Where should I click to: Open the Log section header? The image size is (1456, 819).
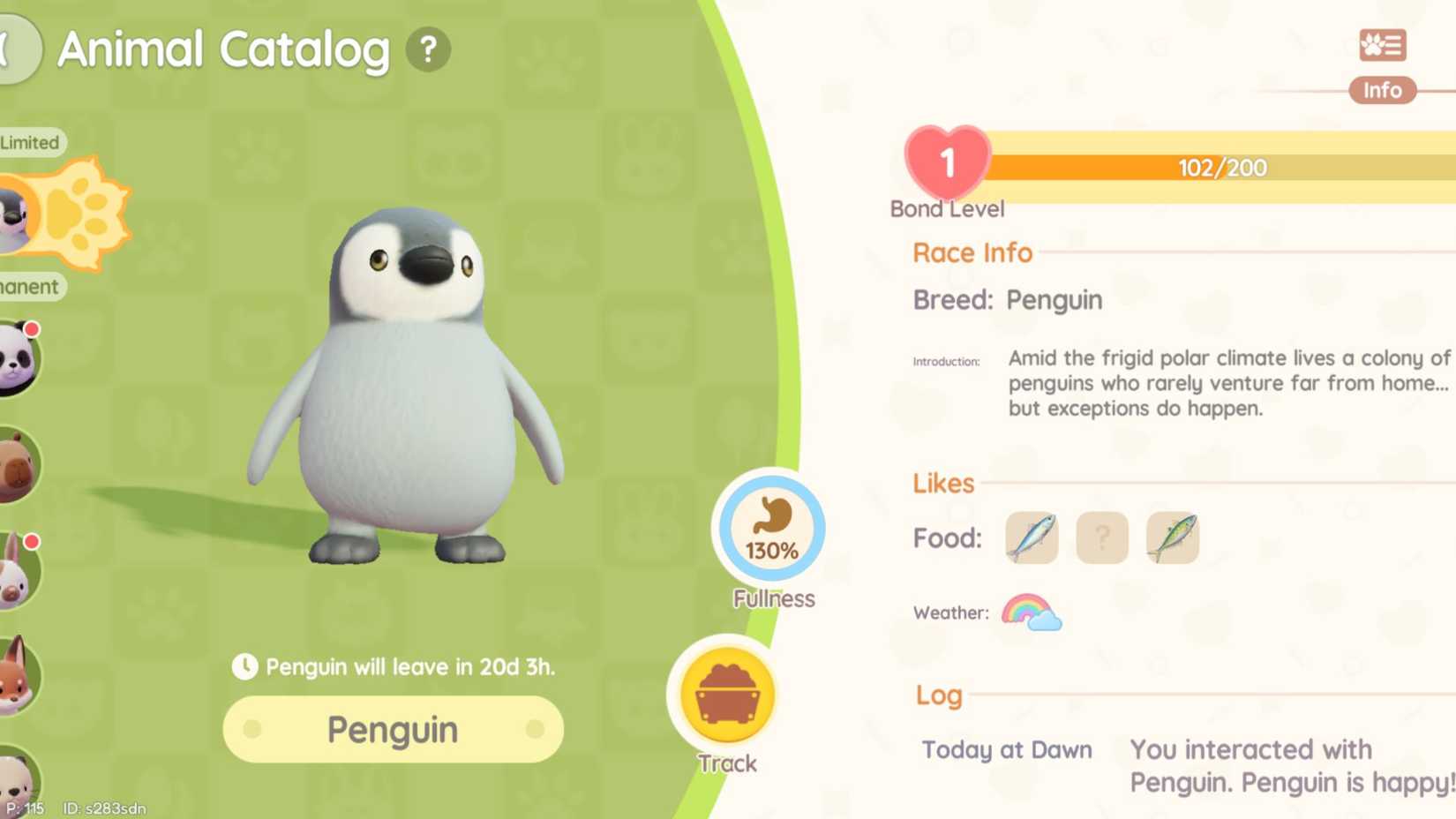pos(938,695)
